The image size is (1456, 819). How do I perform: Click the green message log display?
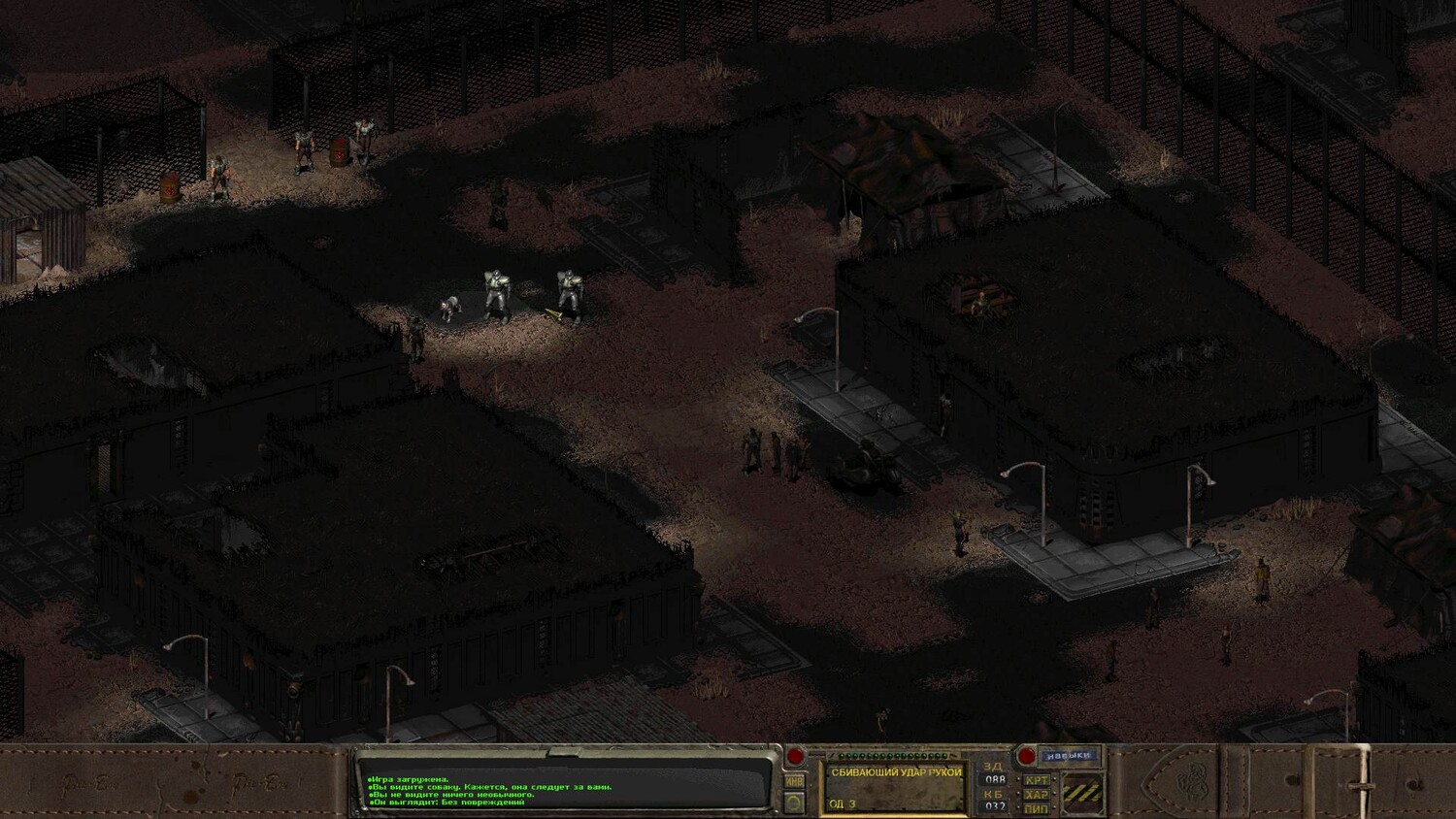pyautogui.click(x=563, y=784)
